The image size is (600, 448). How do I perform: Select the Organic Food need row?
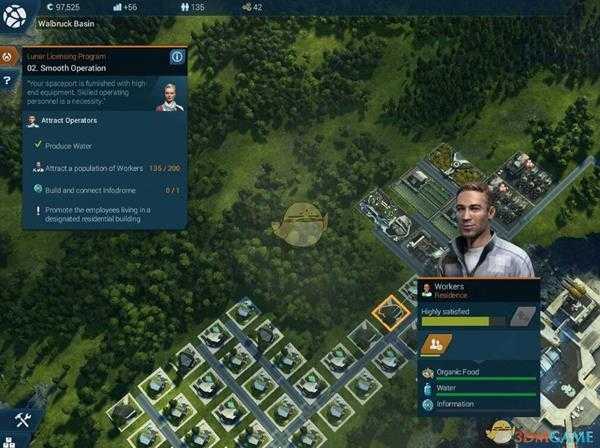point(478,372)
